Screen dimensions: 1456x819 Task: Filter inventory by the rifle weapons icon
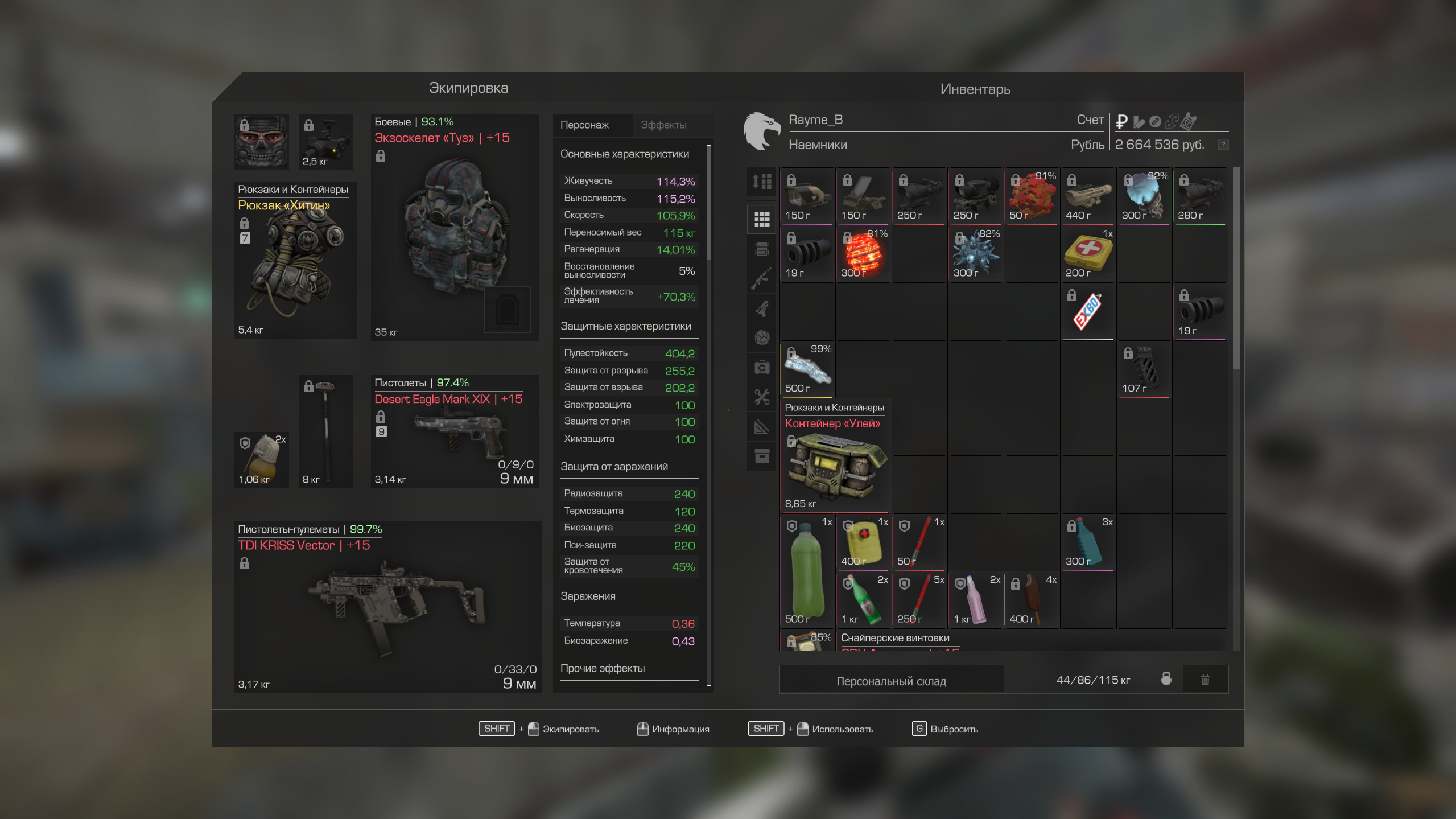[x=762, y=278]
